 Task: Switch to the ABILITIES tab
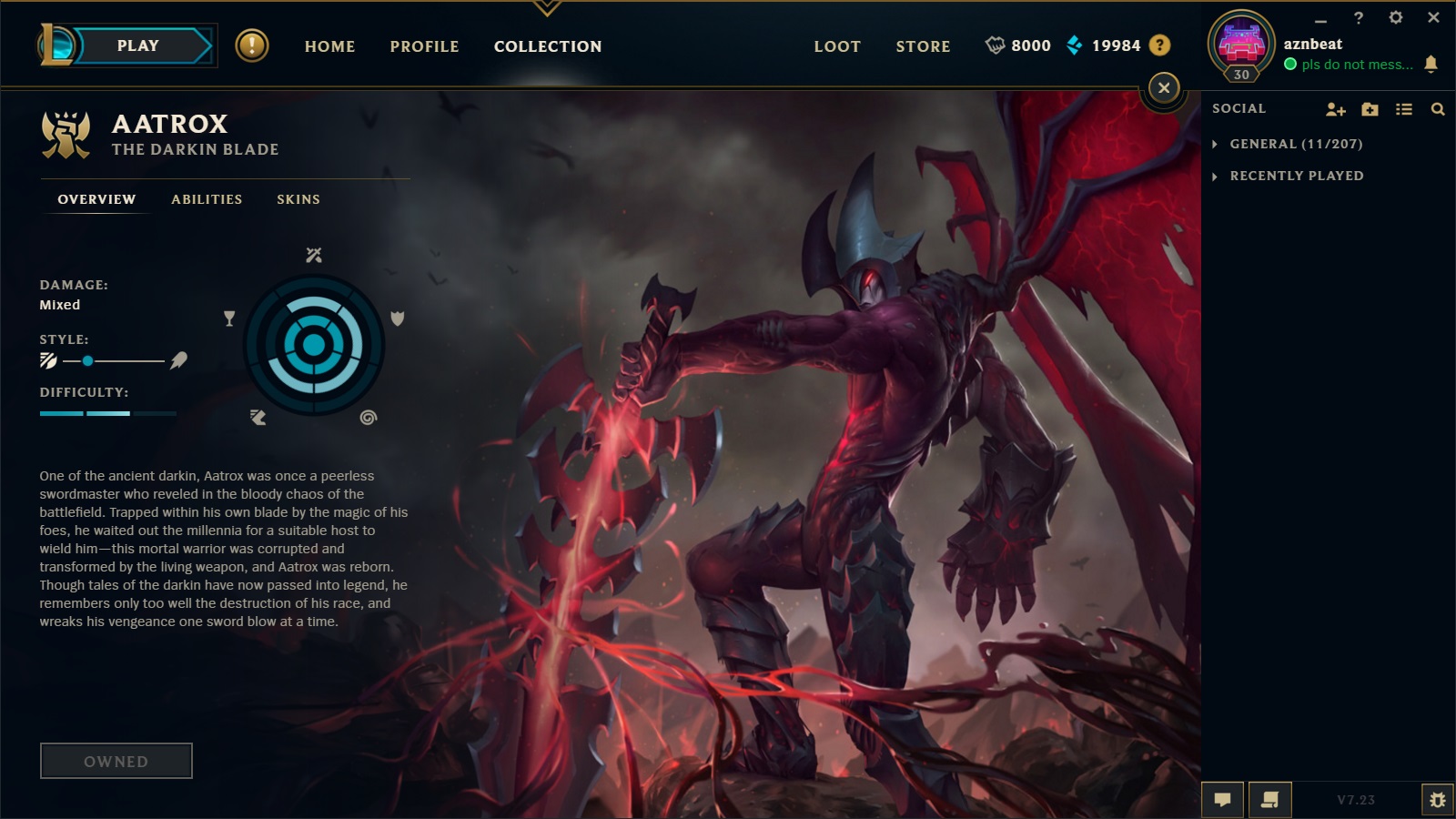point(207,199)
